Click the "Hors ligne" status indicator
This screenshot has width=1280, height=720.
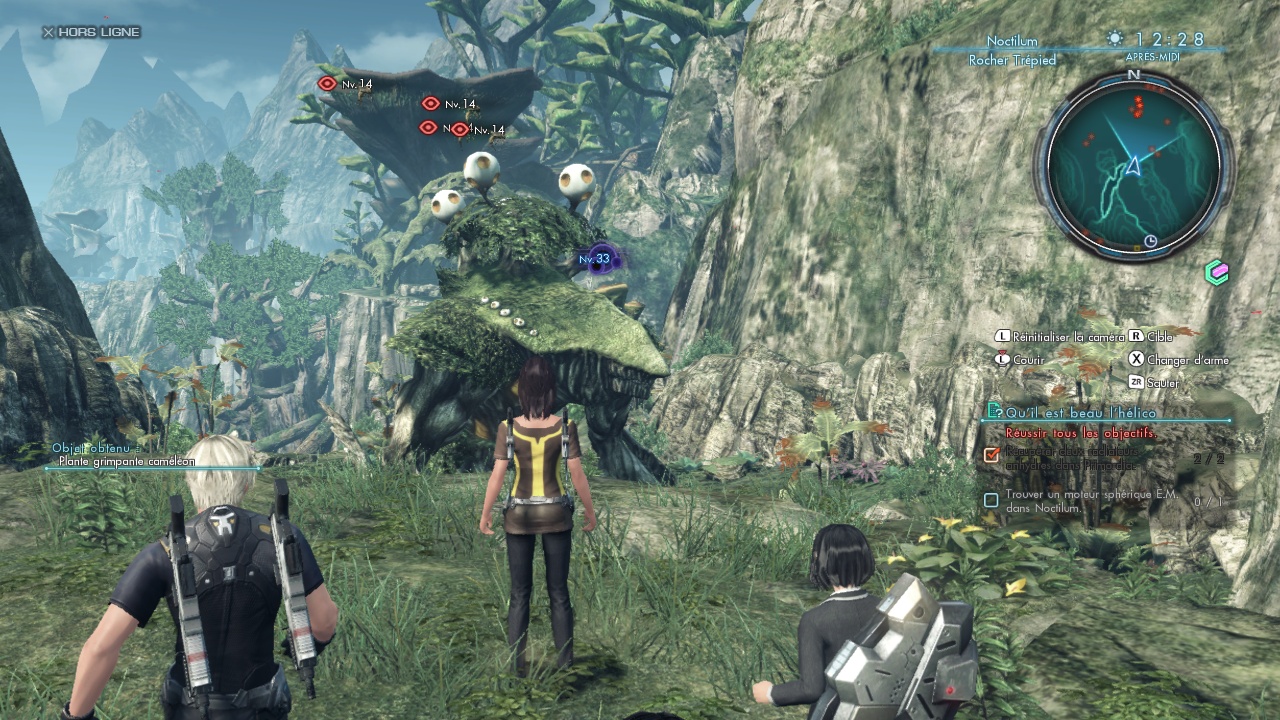[x=91, y=32]
